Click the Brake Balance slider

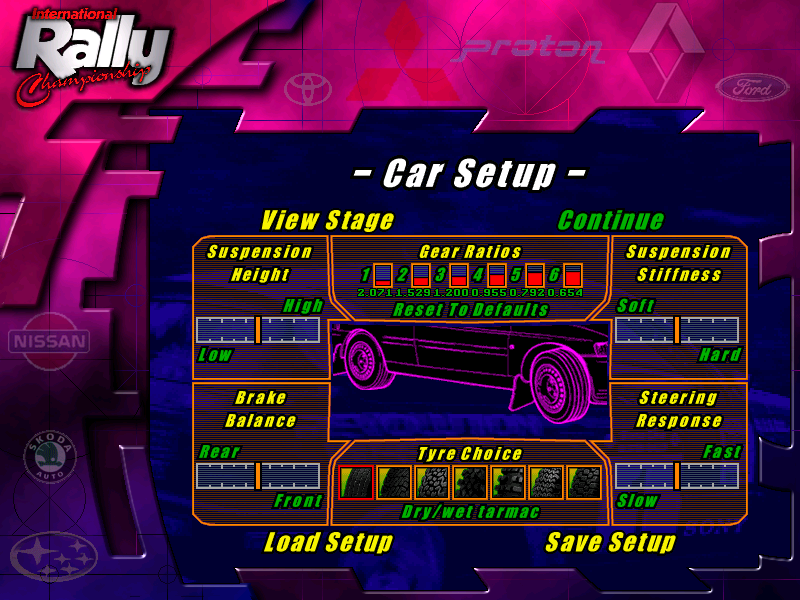pyautogui.click(x=258, y=476)
